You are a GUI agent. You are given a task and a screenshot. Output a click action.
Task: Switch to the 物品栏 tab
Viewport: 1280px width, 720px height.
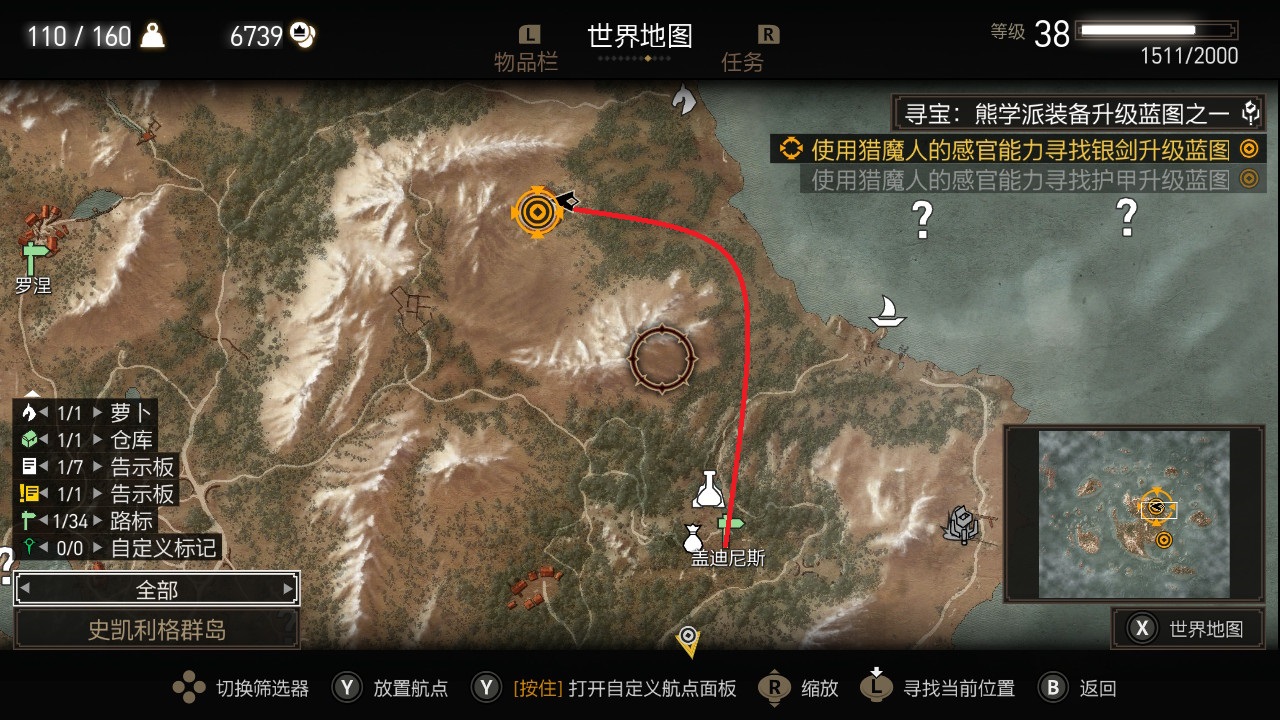pyautogui.click(x=528, y=48)
